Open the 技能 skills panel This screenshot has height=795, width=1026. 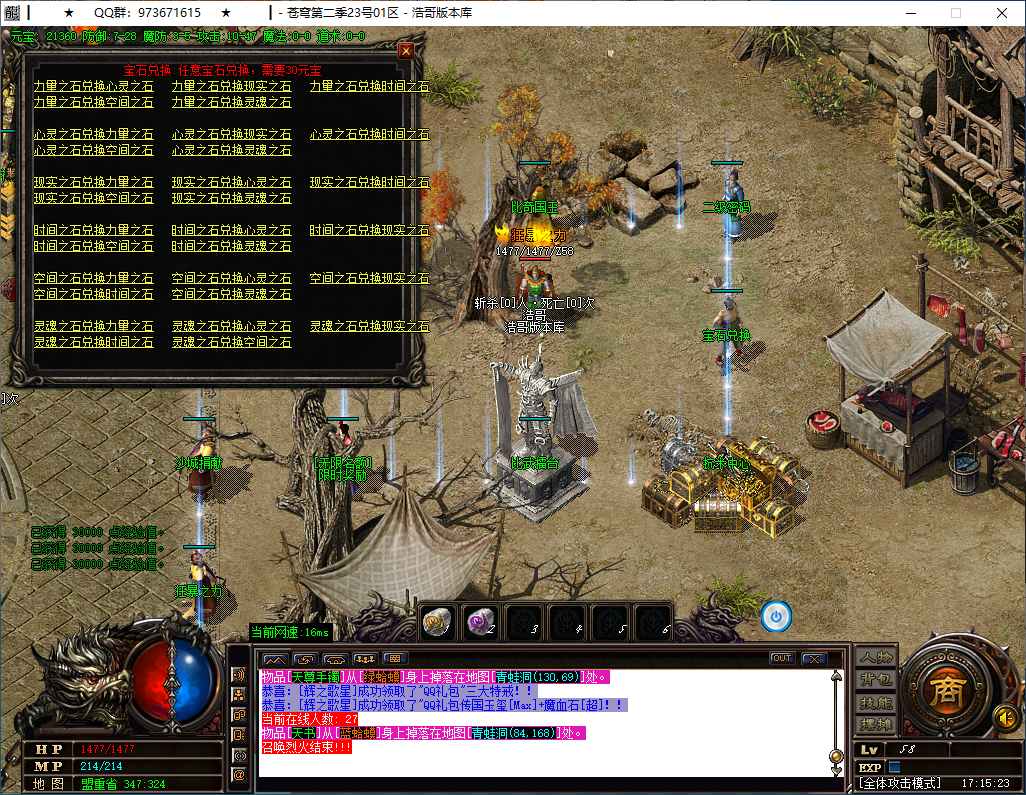click(876, 702)
